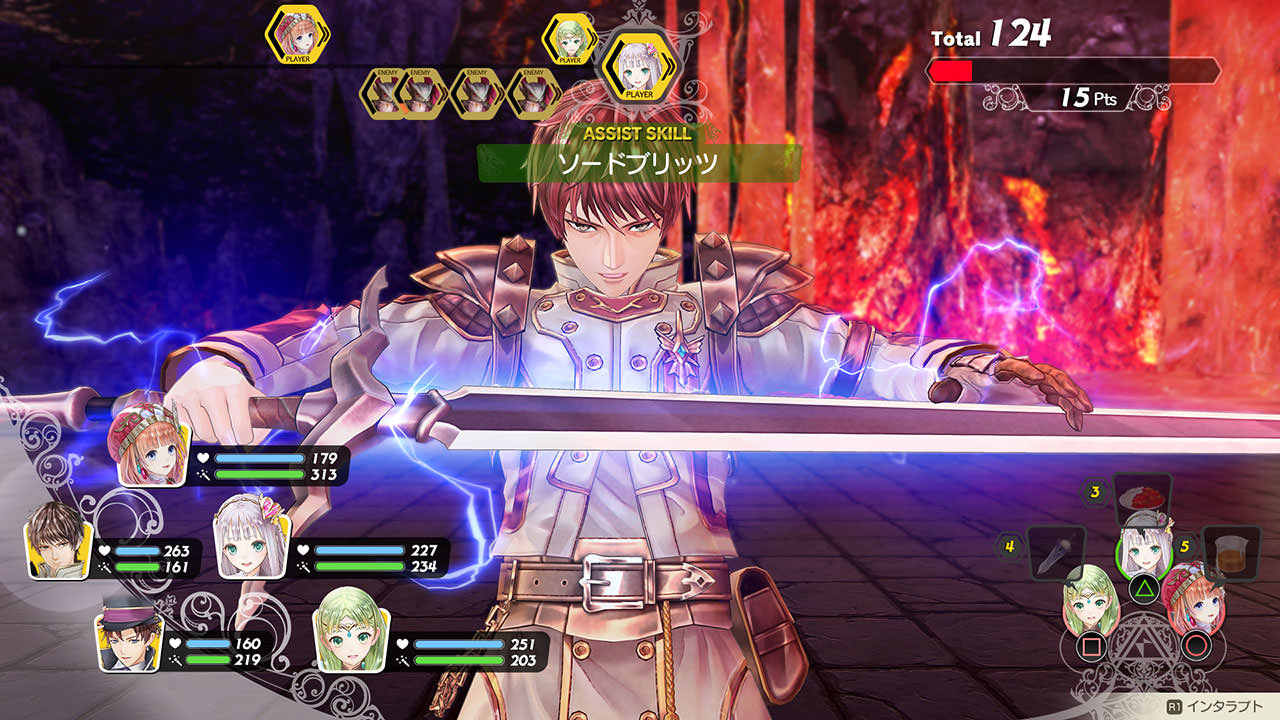1280x720 pixels.
Task: Select the active silver-haired turn order icon
Action: point(638,65)
